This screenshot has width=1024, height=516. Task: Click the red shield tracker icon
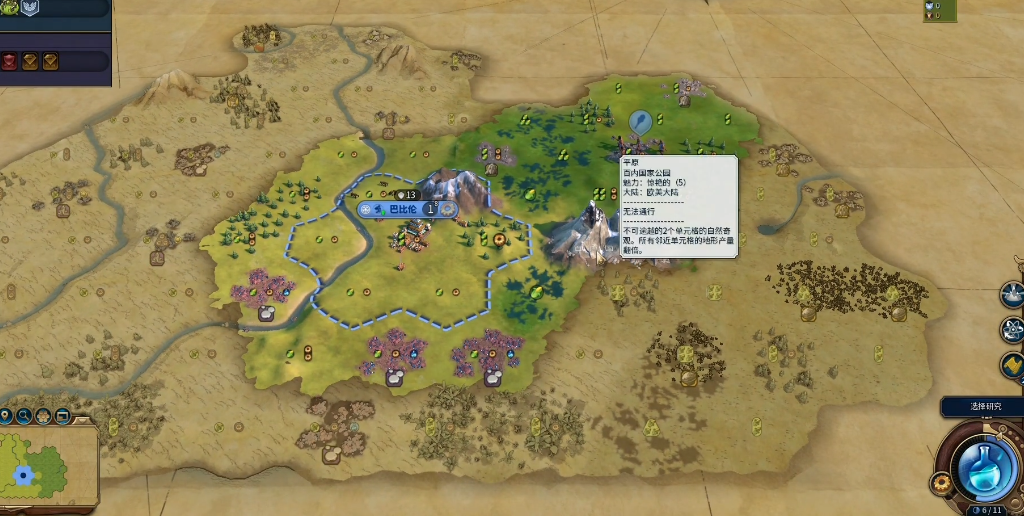9,61
